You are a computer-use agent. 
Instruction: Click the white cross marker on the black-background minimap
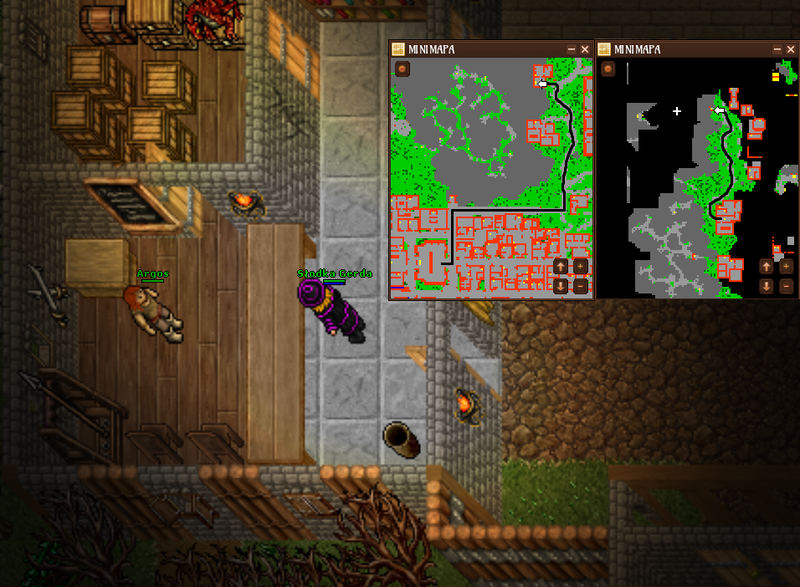coord(677,111)
